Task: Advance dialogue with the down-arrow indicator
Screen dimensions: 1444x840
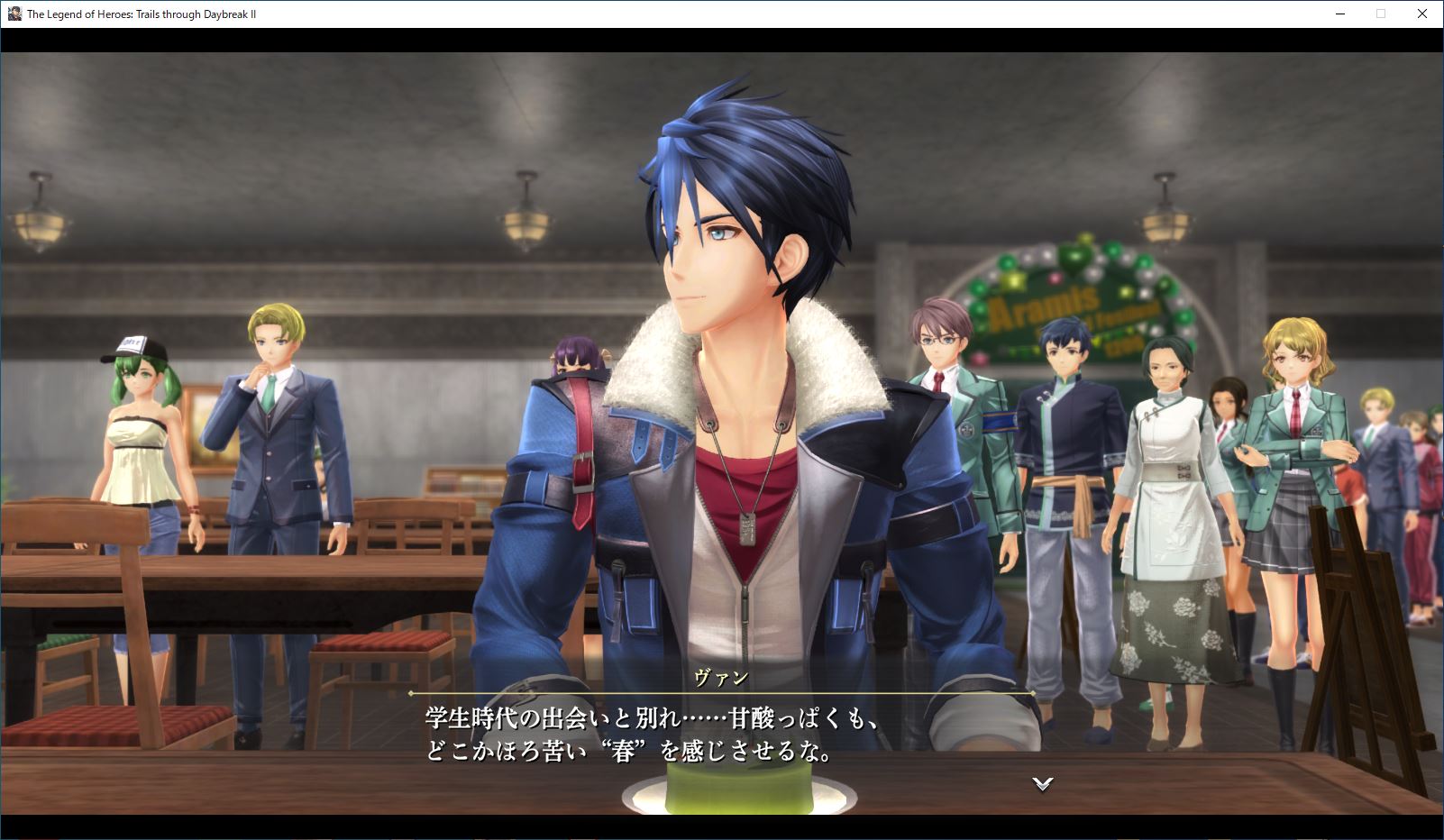Action: [1042, 784]
